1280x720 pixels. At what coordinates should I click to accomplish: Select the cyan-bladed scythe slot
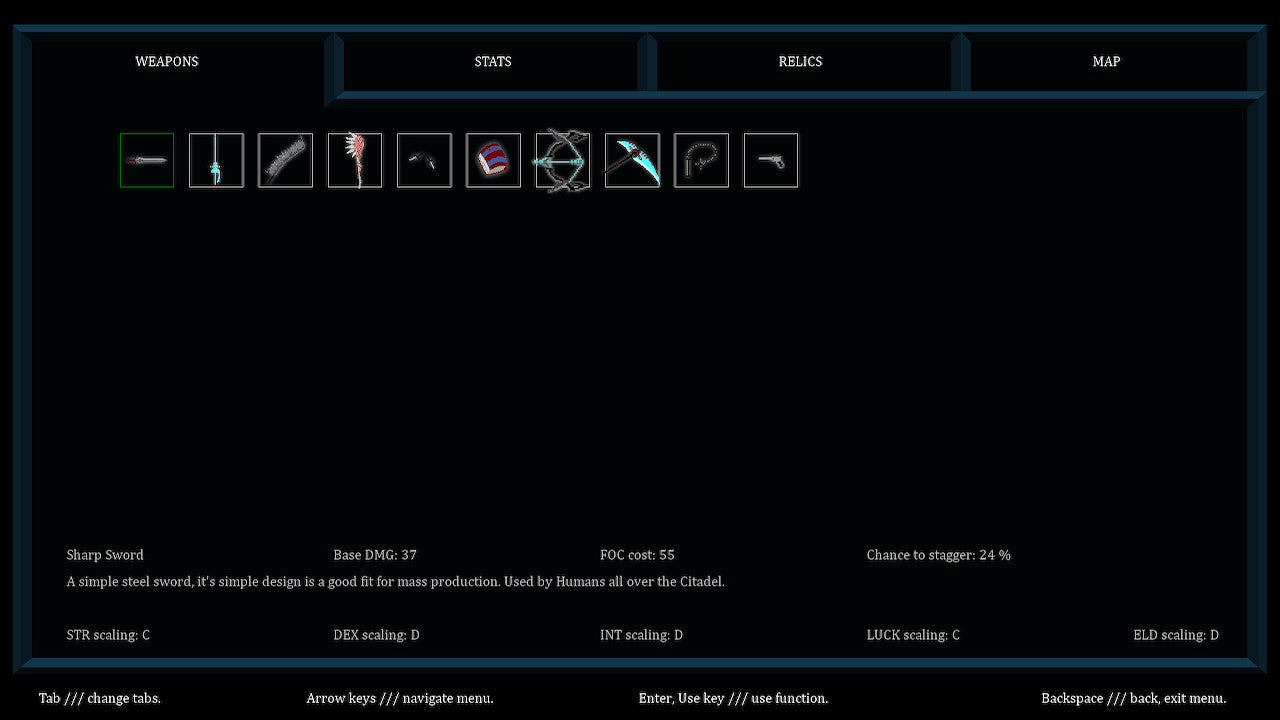pos(632,160)
